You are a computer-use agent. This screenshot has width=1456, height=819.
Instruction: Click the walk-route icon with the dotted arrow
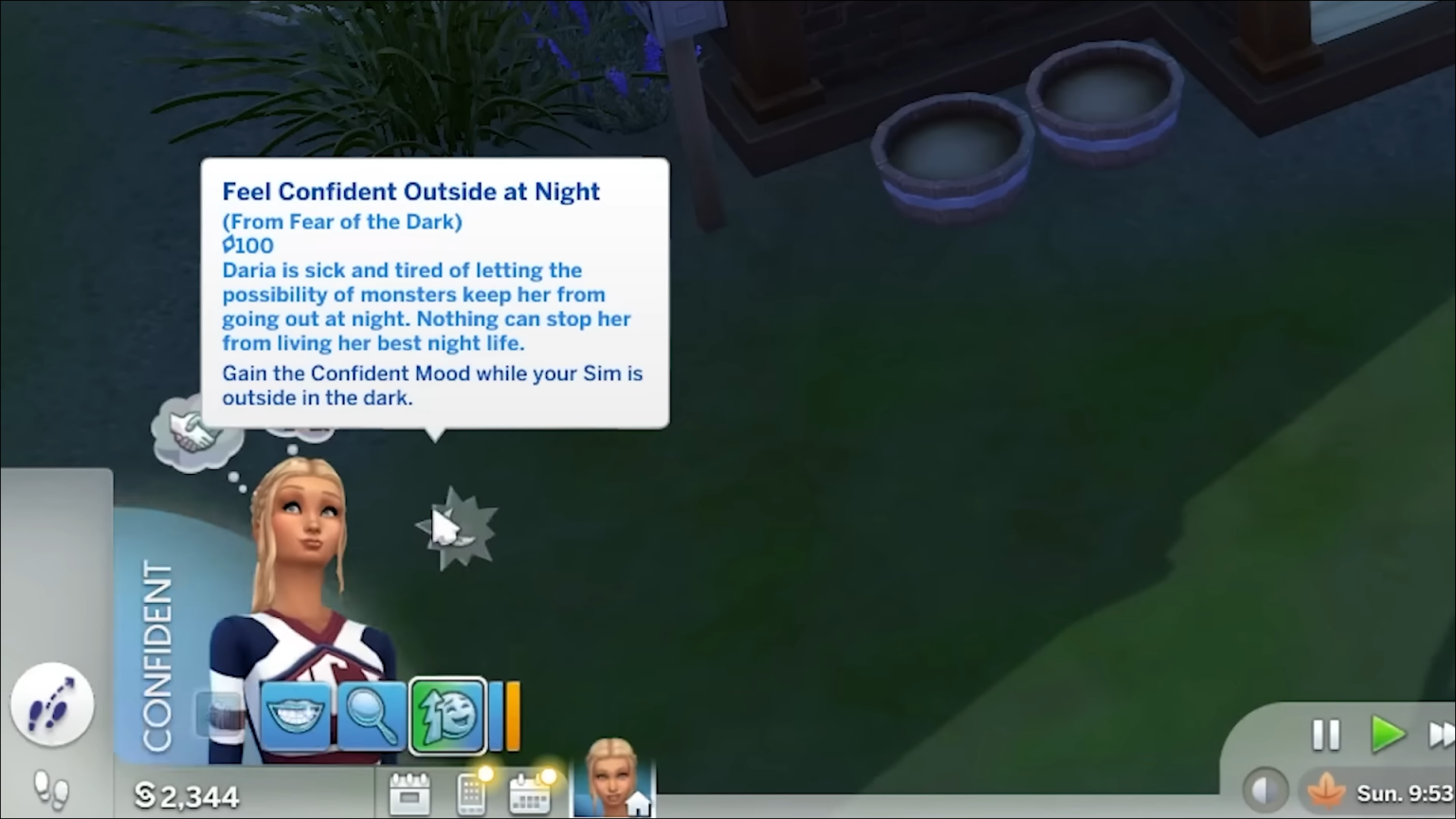[52, 703]
